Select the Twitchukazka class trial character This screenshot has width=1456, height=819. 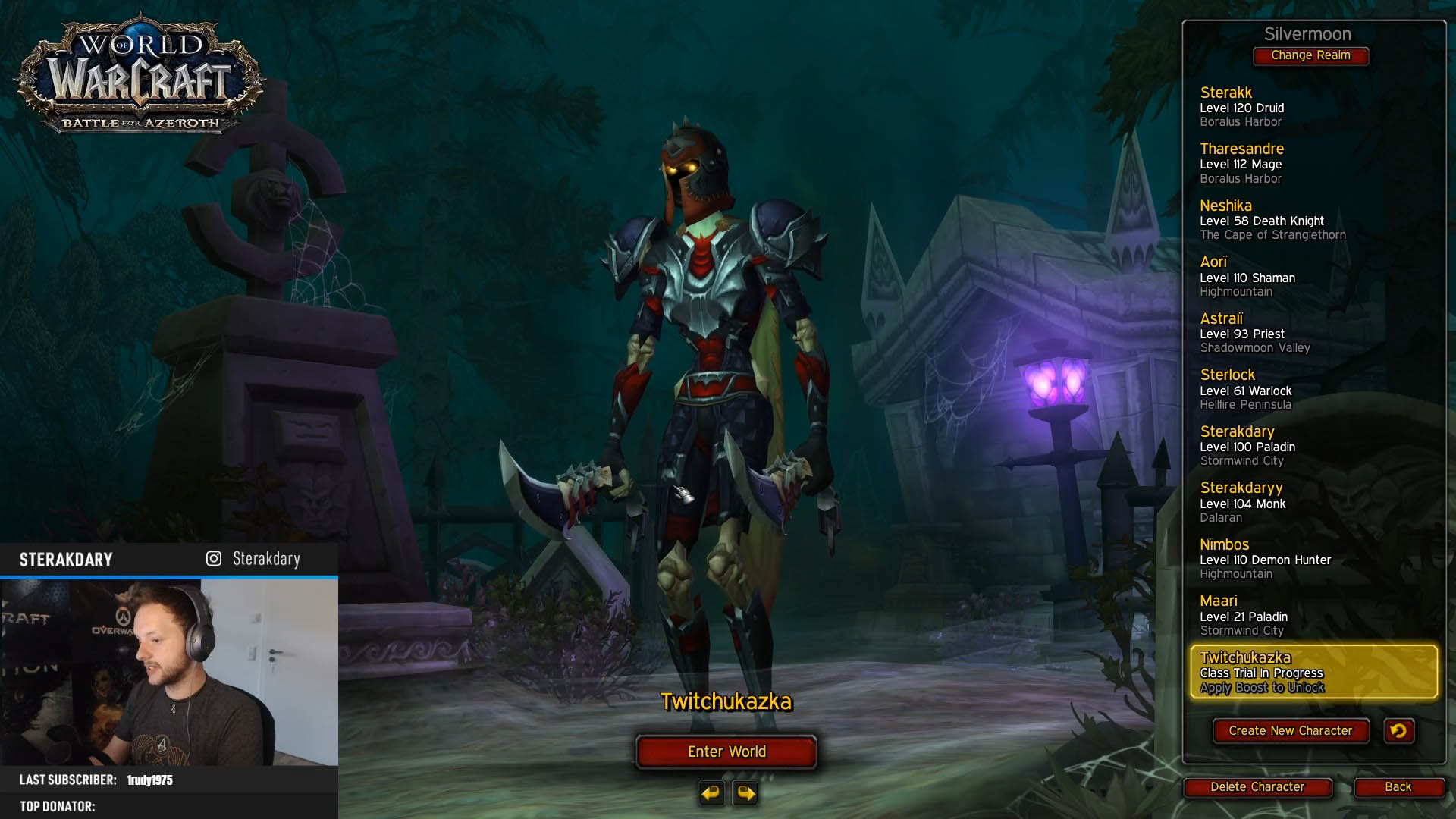1313,672
